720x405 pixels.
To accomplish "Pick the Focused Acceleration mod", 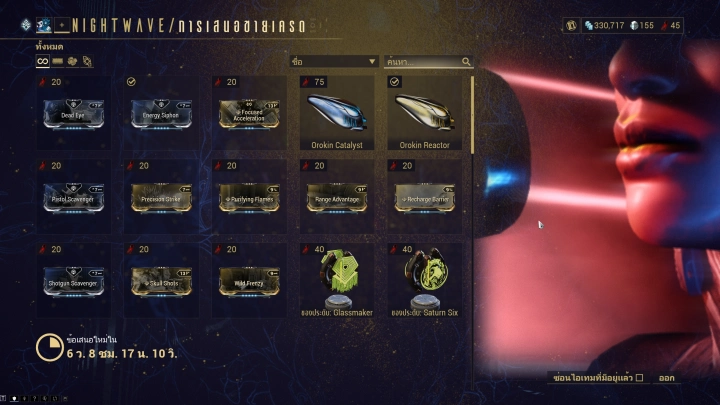I will [246, 113].
